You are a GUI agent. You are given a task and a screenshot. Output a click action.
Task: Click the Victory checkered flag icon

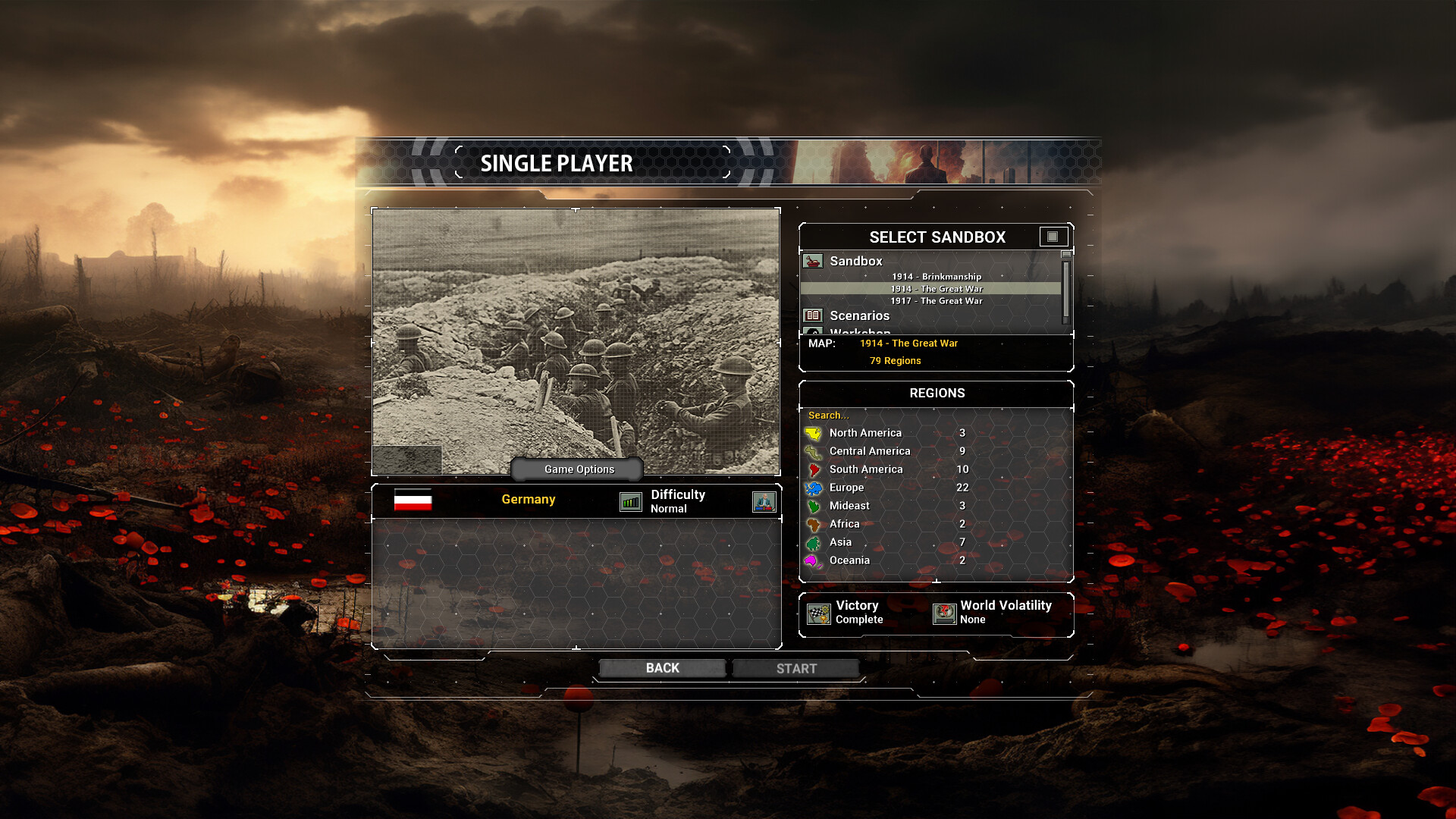820,612
